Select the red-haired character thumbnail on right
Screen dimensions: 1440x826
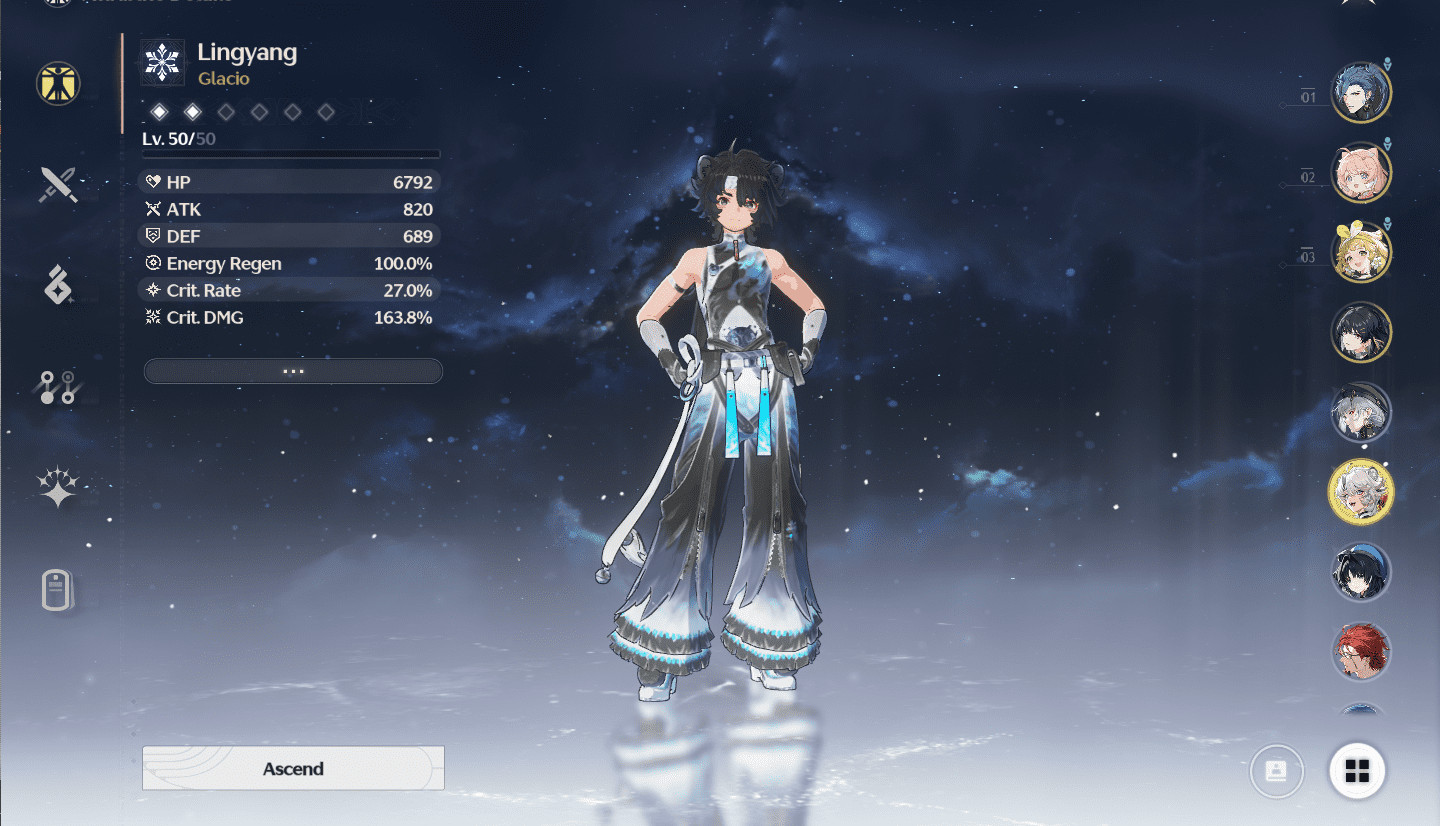[1360, 651]
